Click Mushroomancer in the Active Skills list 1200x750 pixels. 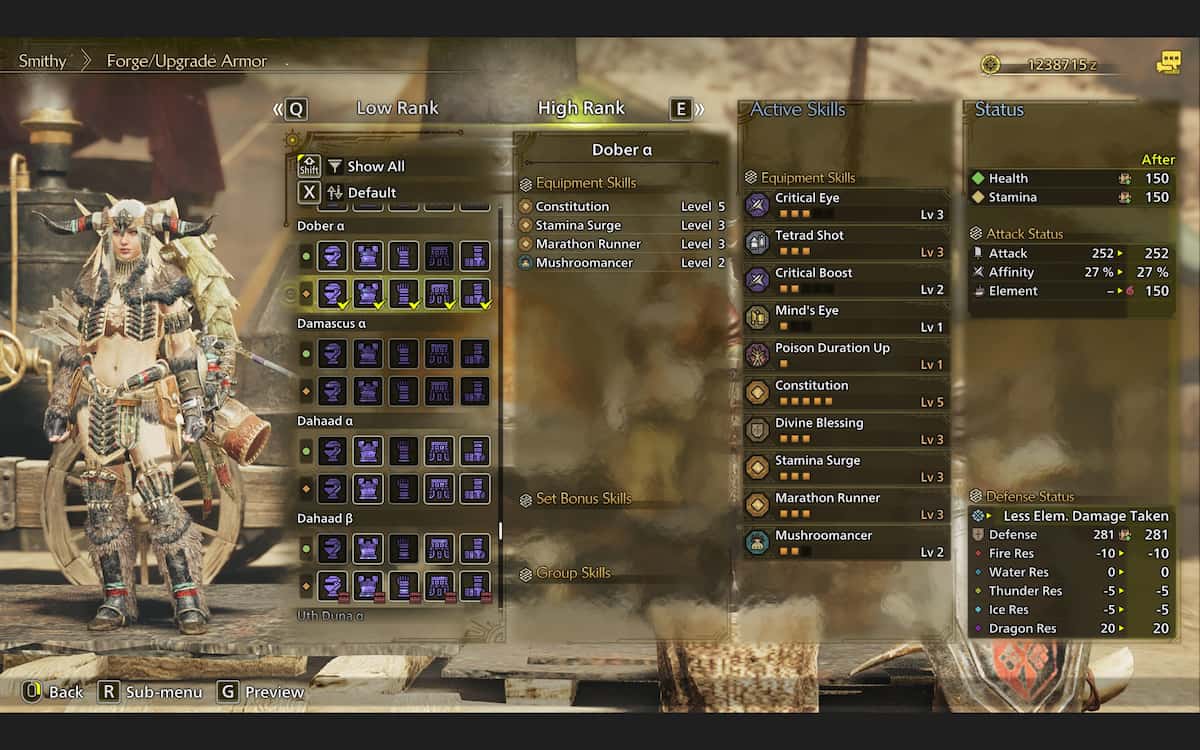tap(845, 543)
